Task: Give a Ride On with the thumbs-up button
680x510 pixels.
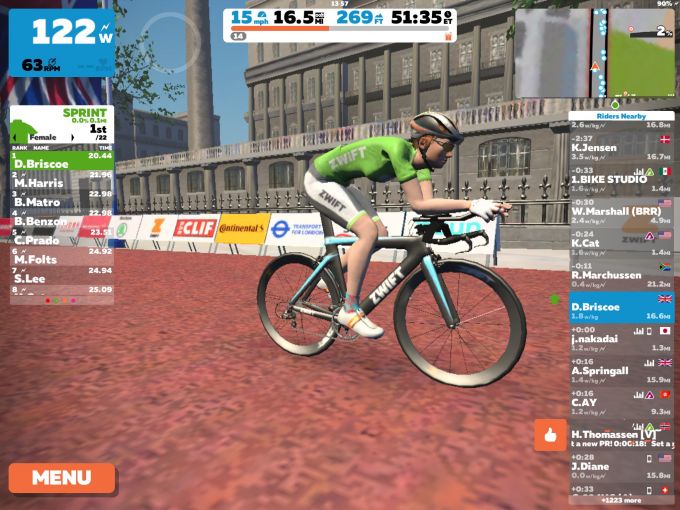Action: pyautogui.click(x=550, y=434)
